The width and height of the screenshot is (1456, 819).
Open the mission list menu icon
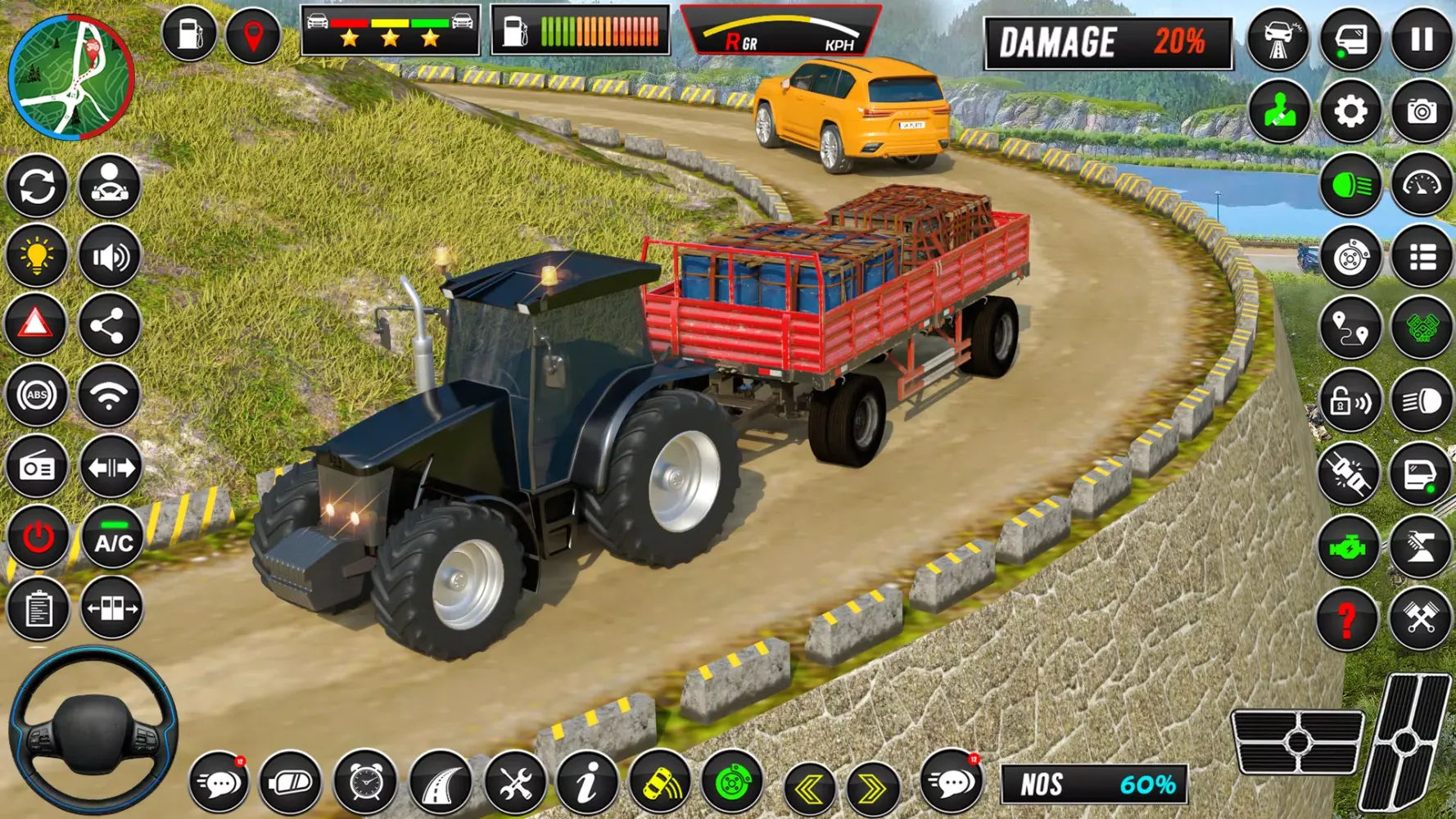click(1422, 256)
